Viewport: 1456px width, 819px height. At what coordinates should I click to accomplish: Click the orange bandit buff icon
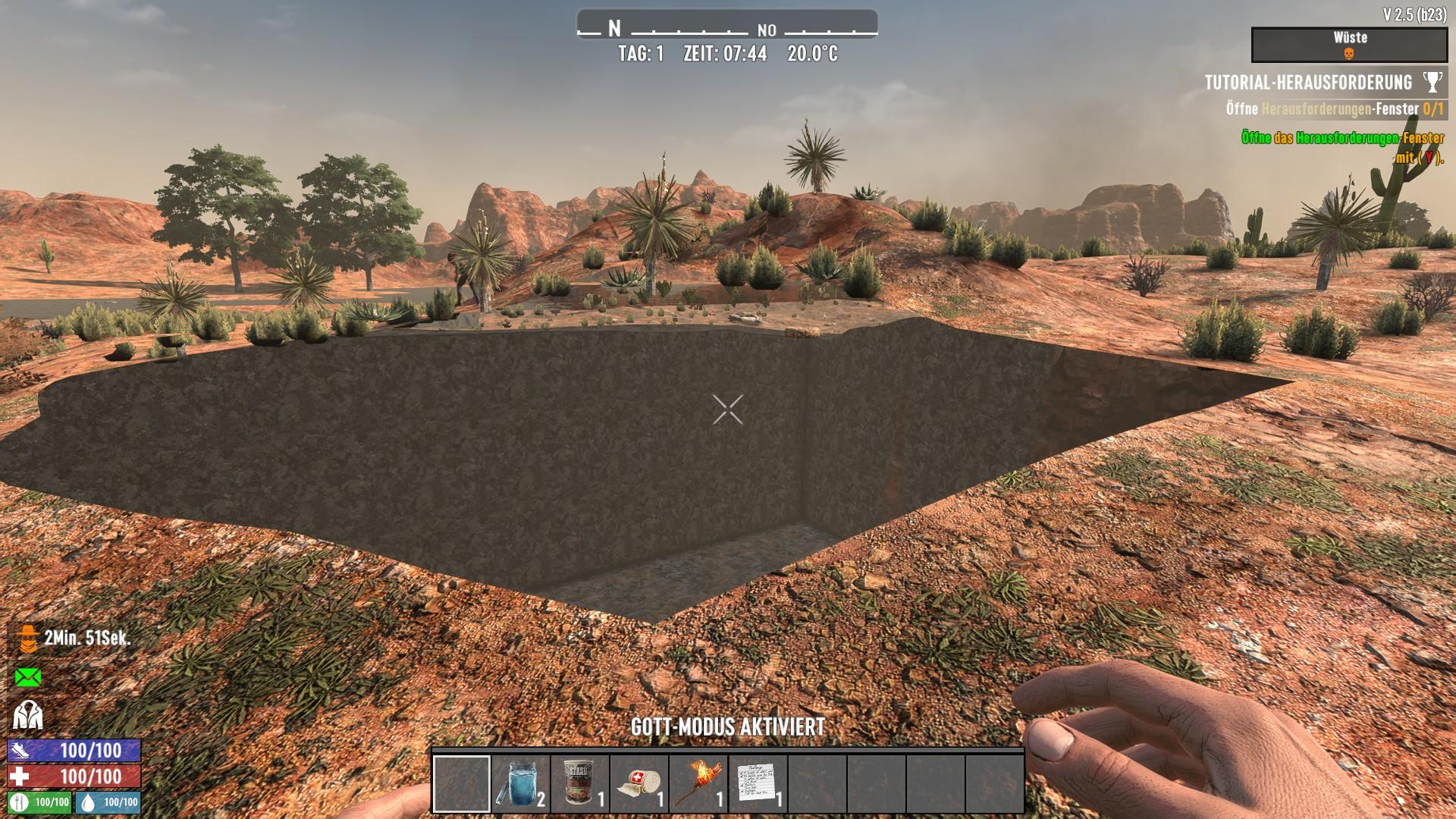point(28,639)
